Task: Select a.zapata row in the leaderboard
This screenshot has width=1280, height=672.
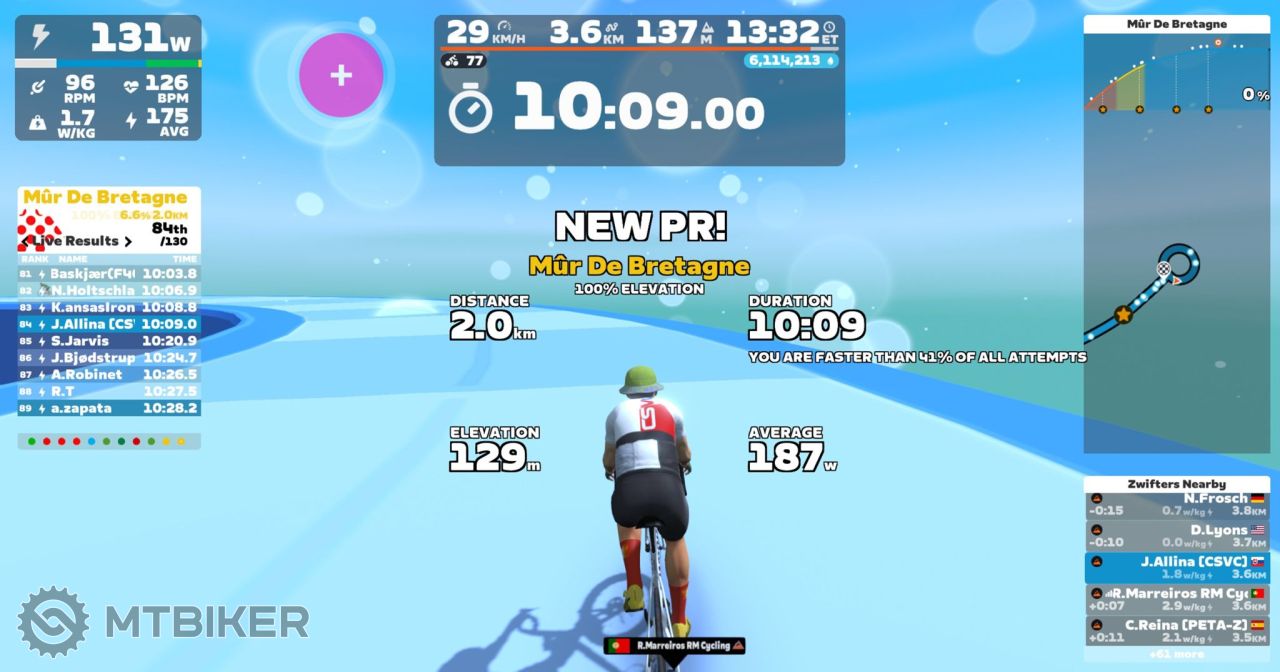Action: pos(109,408)
